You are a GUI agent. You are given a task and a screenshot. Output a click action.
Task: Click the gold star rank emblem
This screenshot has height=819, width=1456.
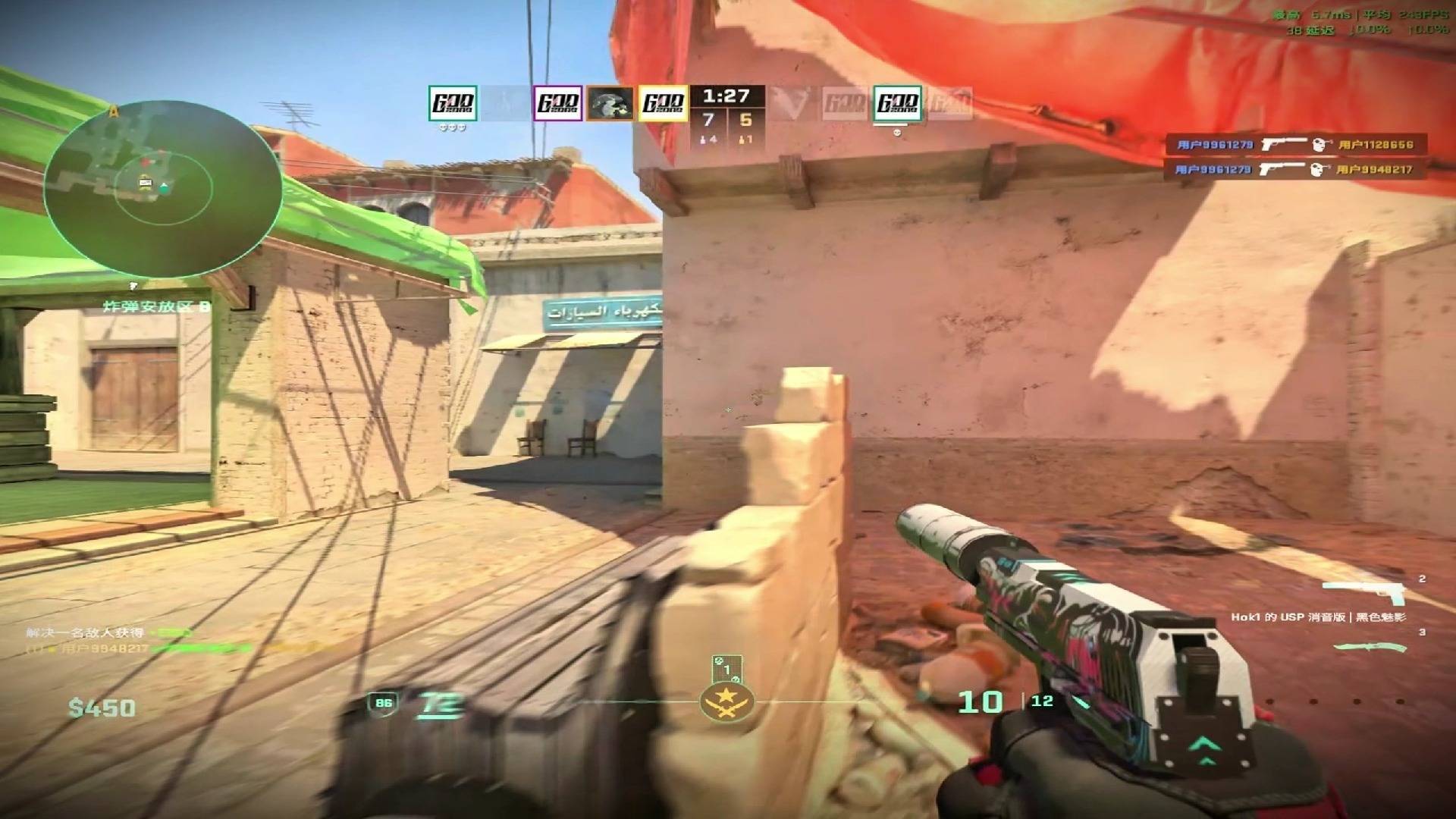tap(726, 702)
